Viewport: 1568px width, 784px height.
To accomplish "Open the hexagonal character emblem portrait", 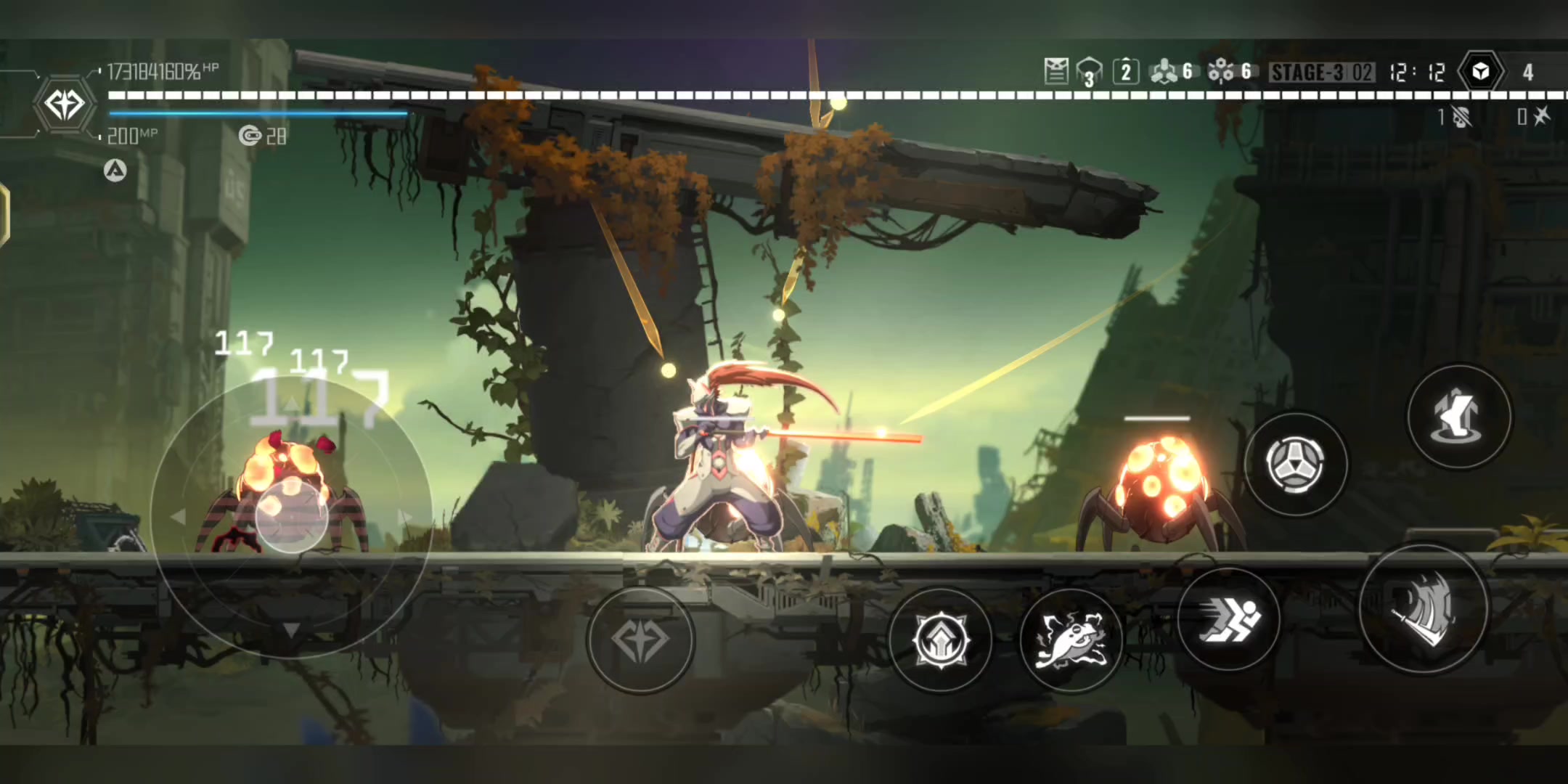I will pos(65,104).
